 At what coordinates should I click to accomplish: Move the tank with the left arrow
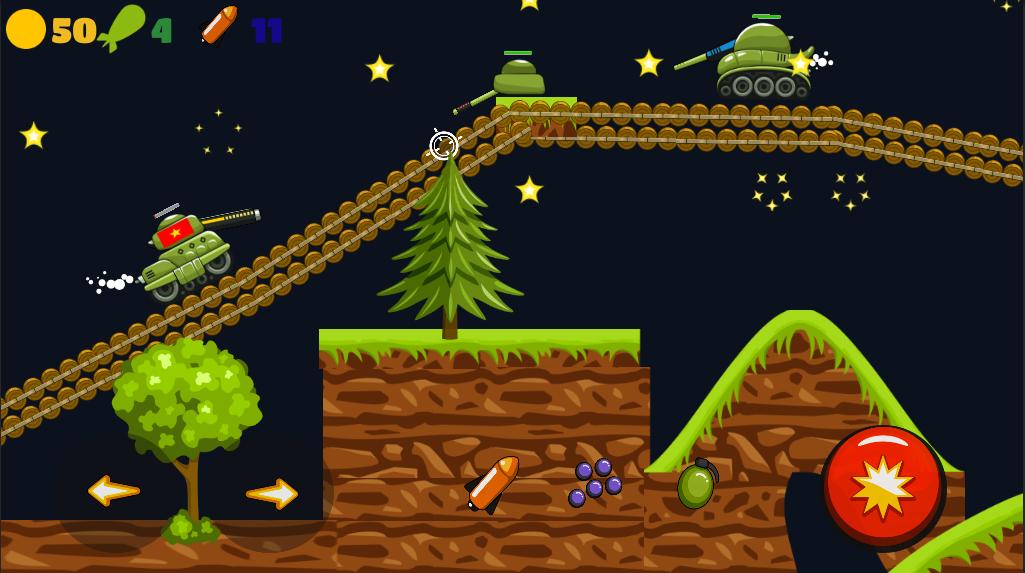[113, 490]
